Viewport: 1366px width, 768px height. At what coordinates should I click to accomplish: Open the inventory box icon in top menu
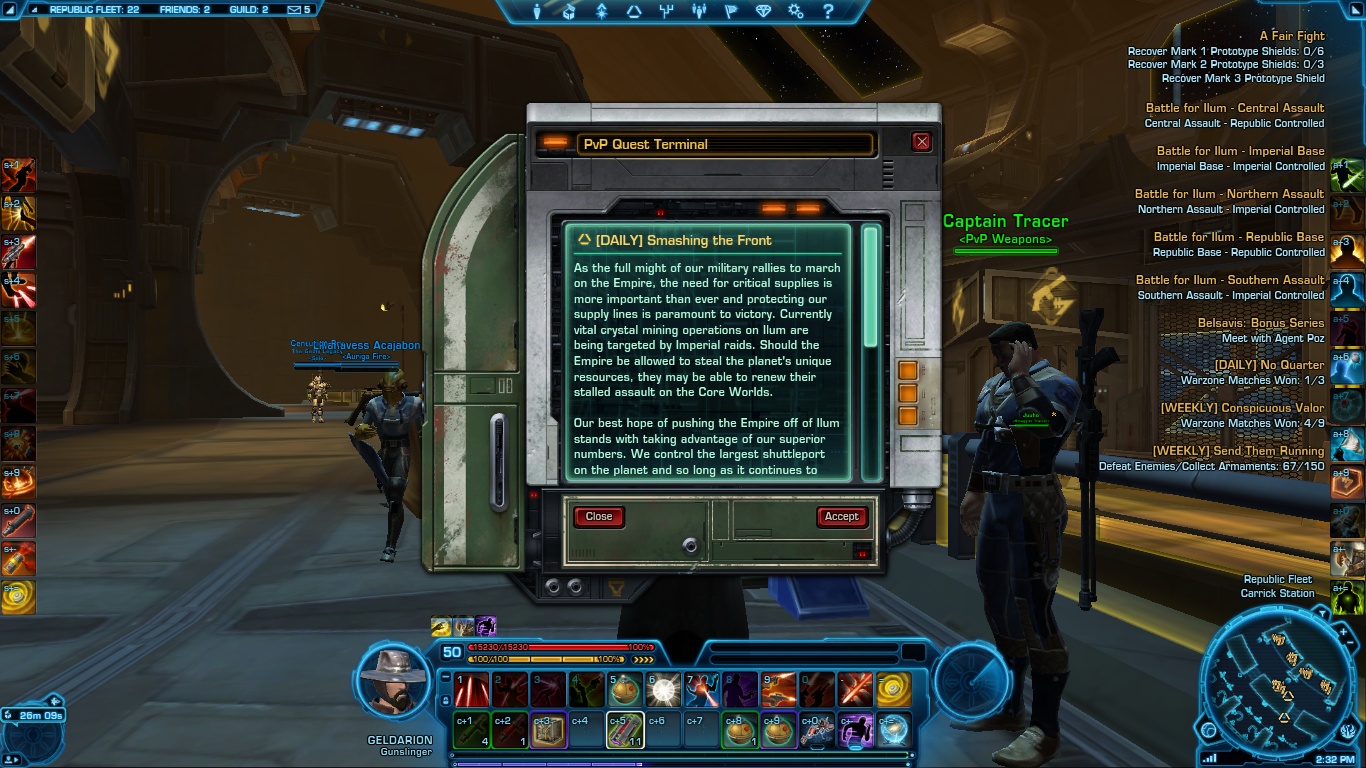click(x=569, y=12)
